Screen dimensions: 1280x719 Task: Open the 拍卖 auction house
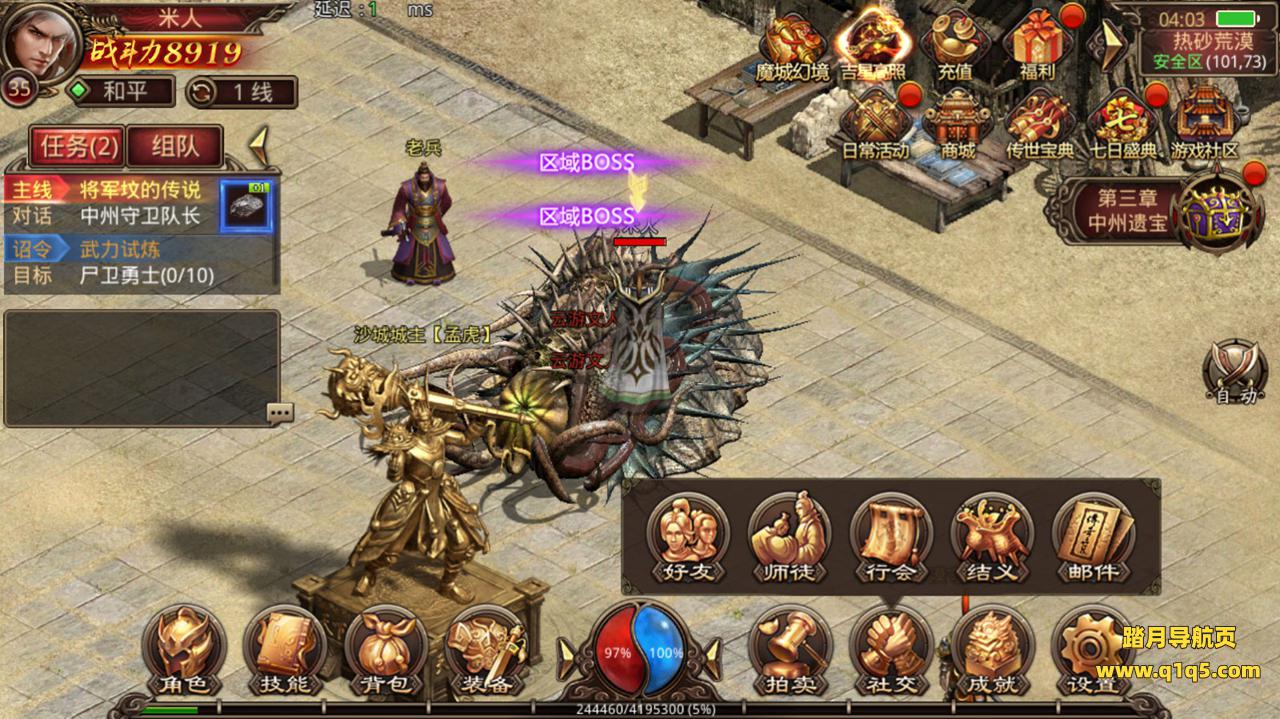click(x=790, y=652)
